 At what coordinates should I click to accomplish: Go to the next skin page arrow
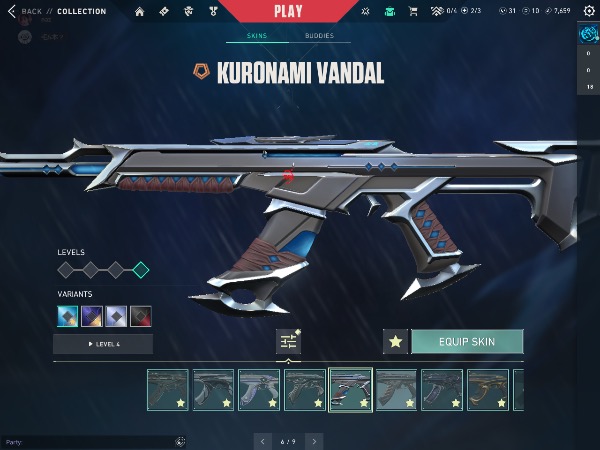(314, 441)
